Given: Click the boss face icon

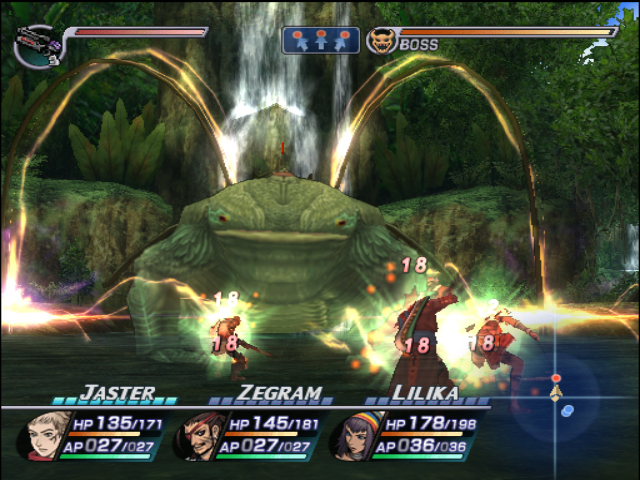Looking at the screenshot, I should 380,41.
